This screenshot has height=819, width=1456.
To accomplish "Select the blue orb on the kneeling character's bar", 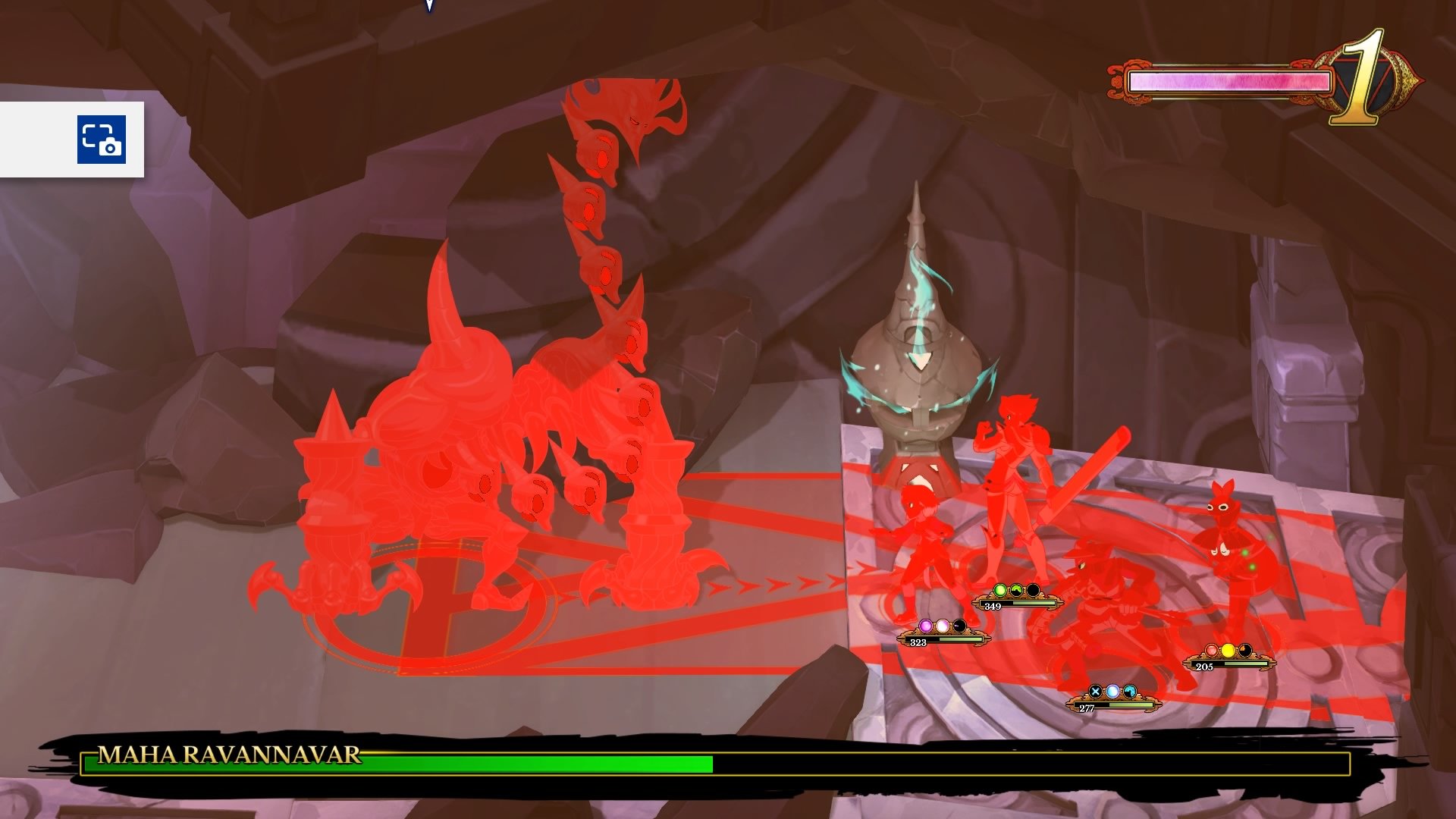I will click(x=1112, y=692).
